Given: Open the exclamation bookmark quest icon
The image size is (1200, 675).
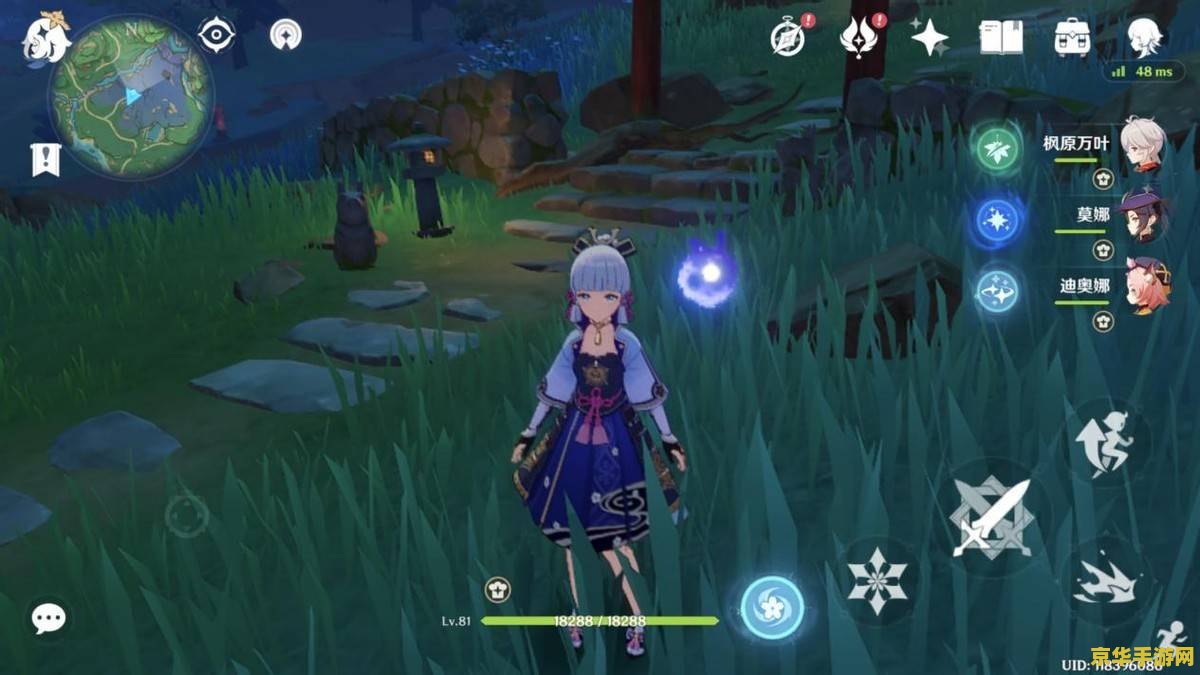Looking at the screenshot, I should tap(46, 159).
